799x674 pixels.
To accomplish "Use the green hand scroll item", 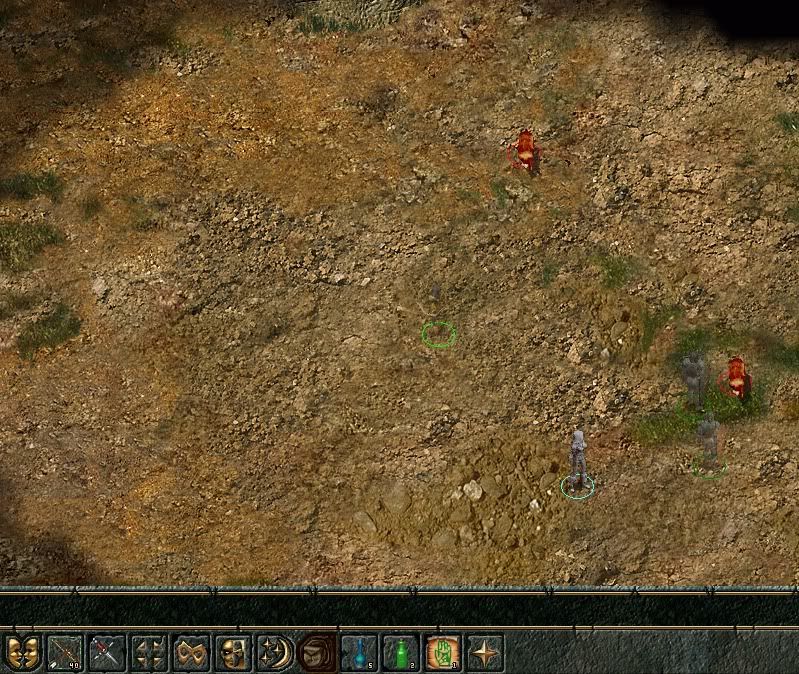I will click(443, 653).
